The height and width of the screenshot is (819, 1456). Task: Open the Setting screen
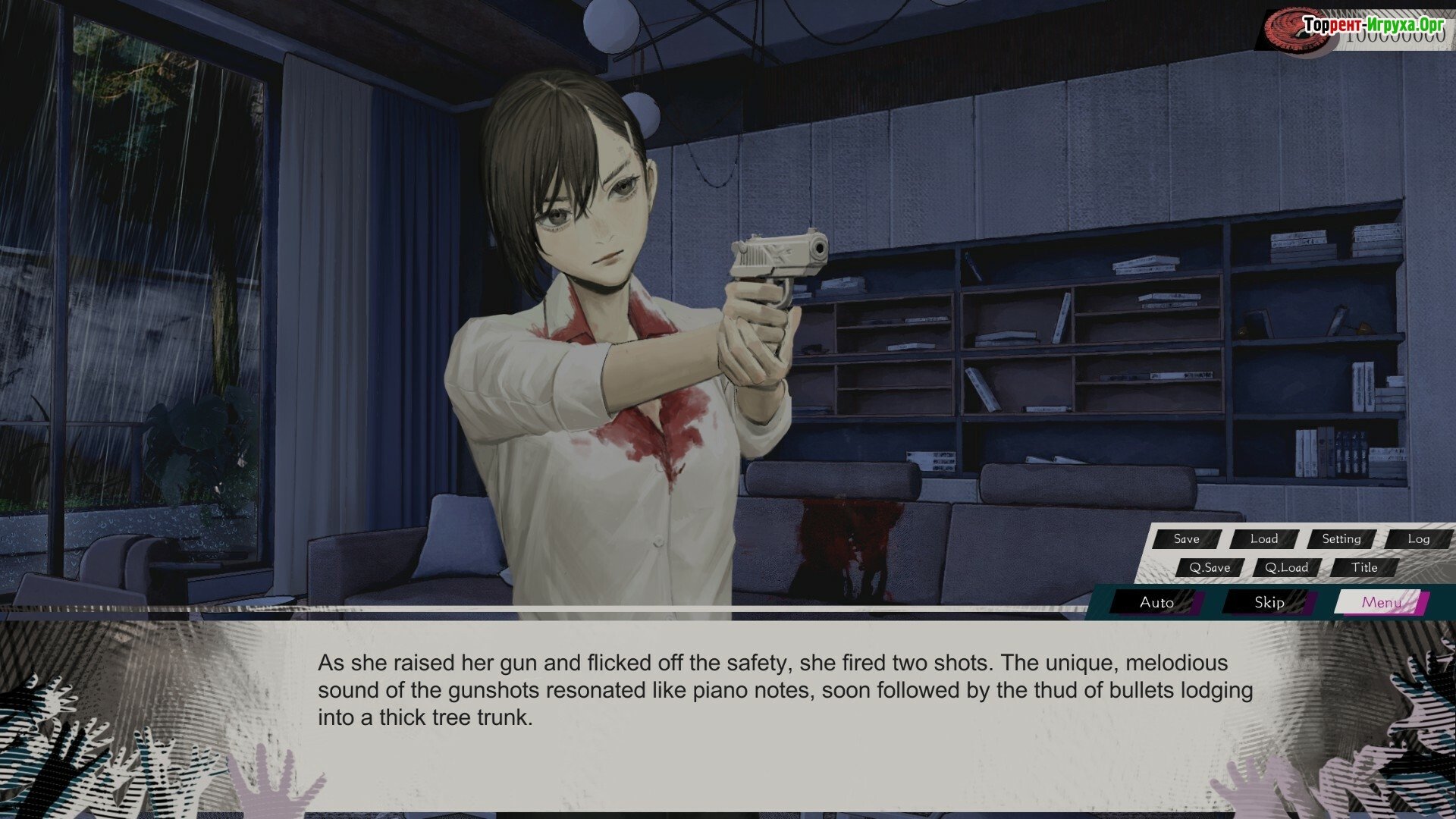click(1341, 539)
